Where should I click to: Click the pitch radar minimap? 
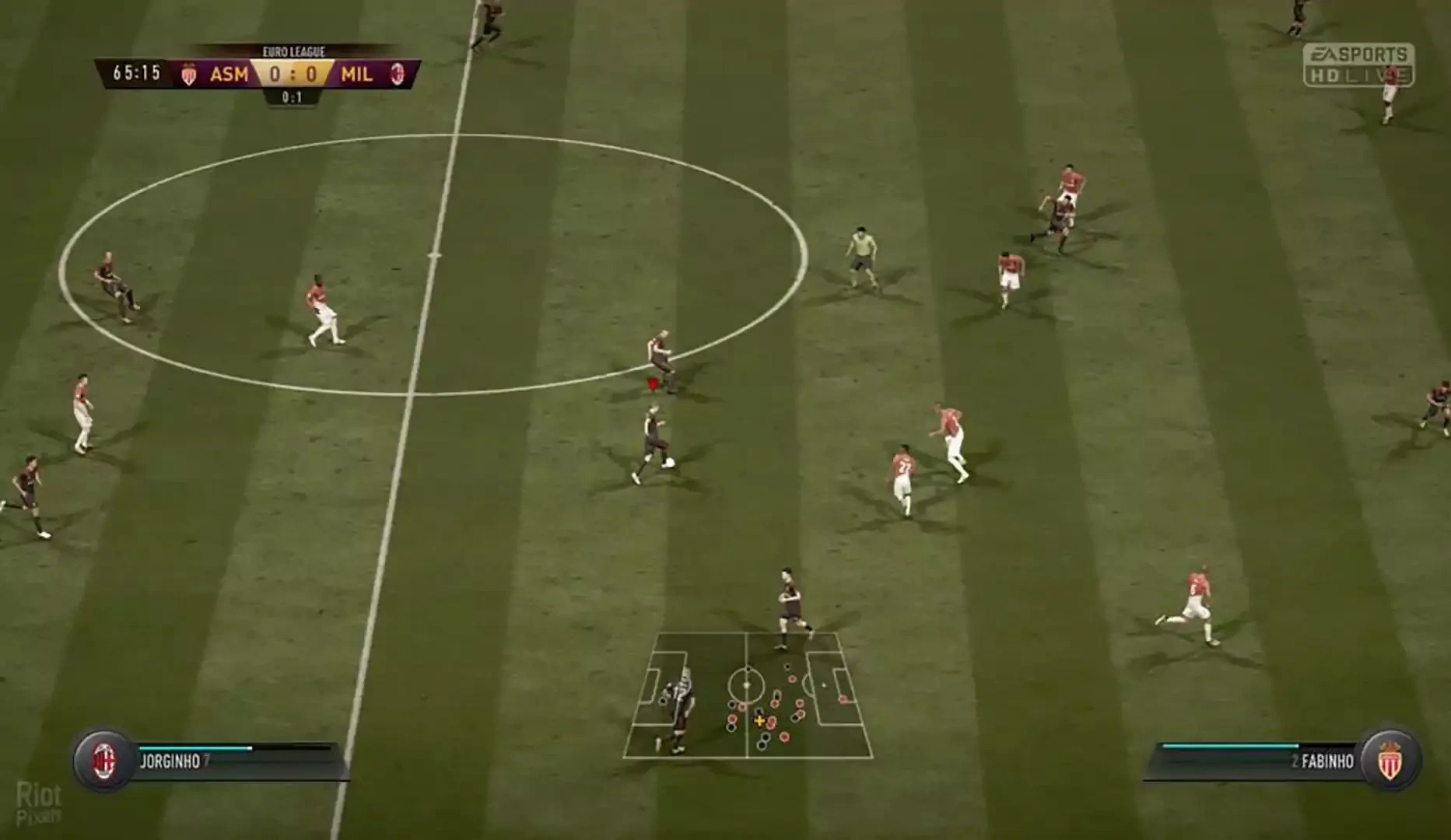tap(748, 695)
